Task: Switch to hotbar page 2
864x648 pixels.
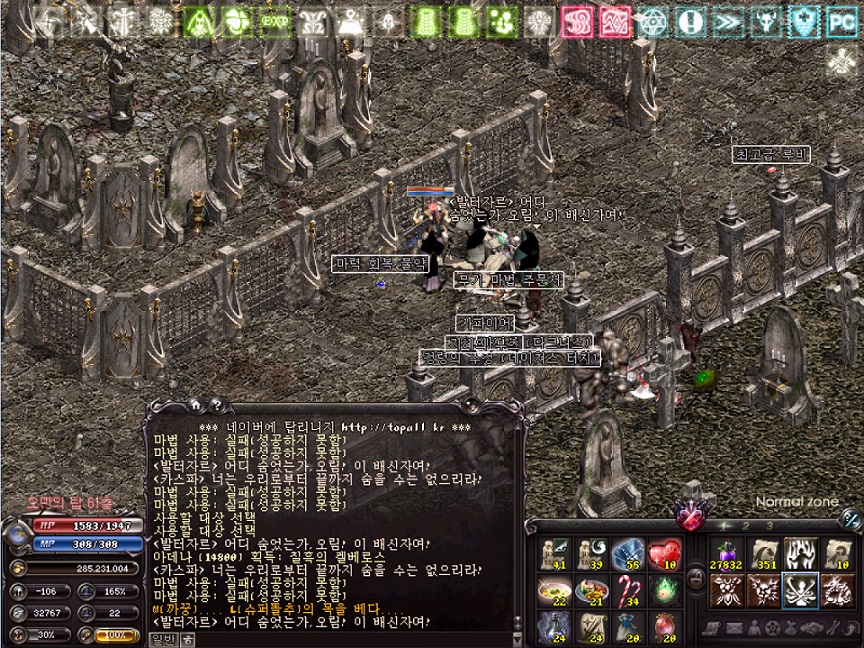Action: 746,525
